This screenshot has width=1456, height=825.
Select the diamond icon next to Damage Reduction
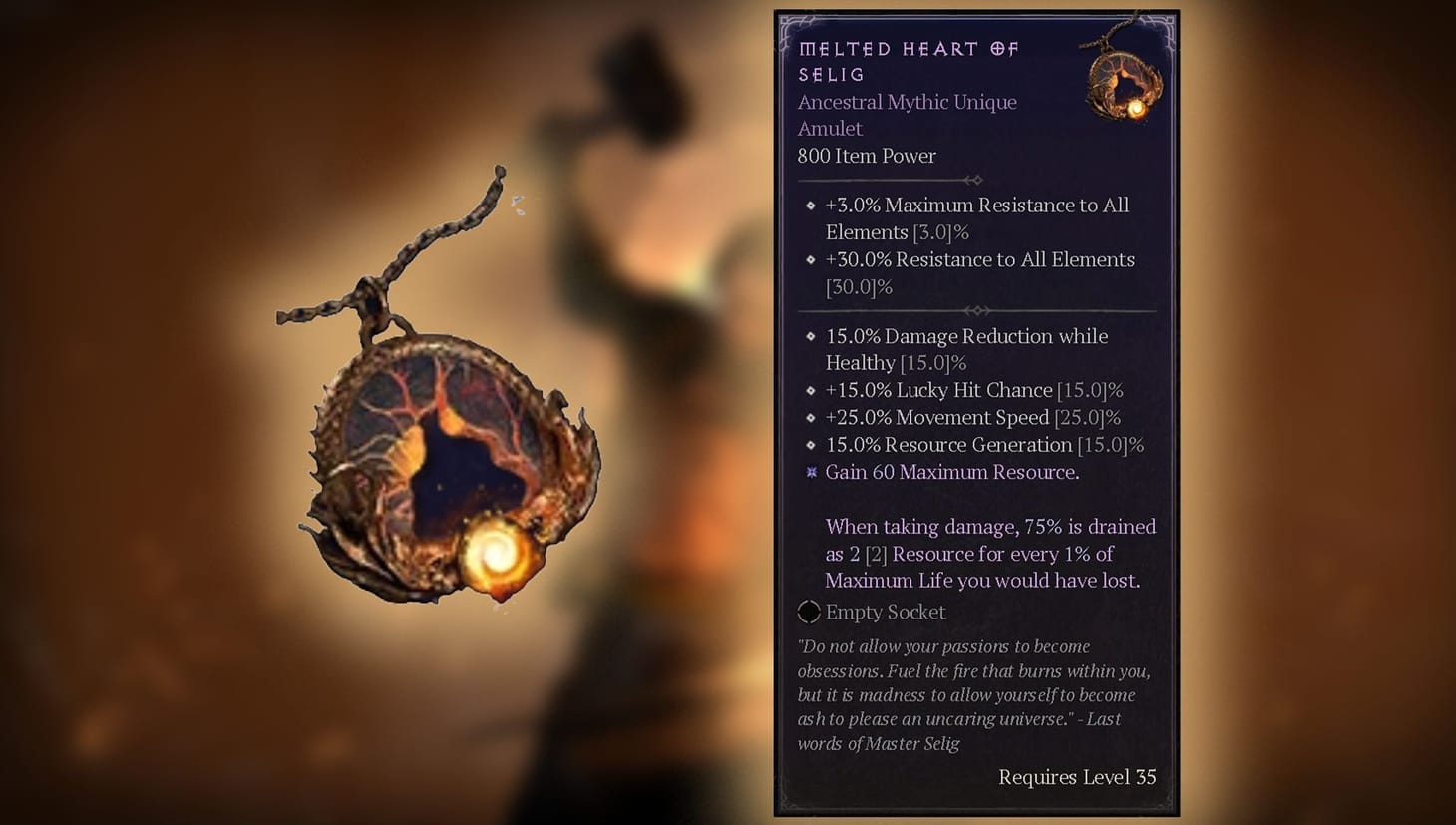810,337
